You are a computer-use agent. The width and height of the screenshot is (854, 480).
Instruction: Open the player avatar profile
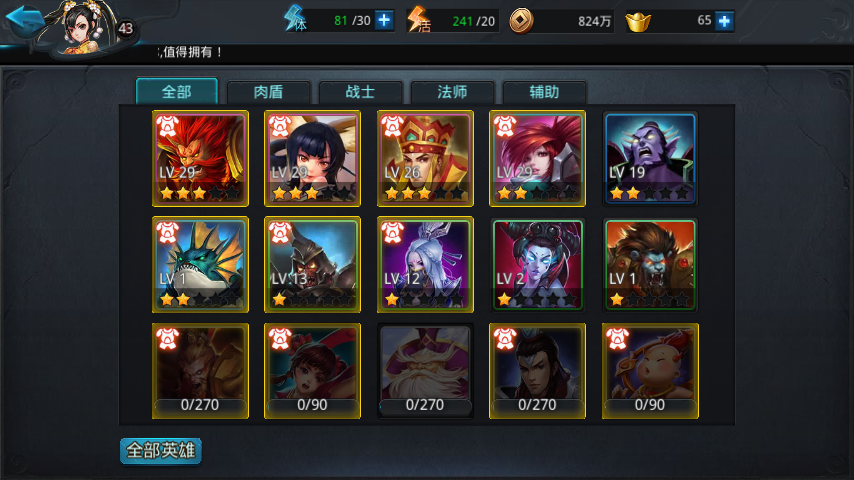[x=78, y=28]
